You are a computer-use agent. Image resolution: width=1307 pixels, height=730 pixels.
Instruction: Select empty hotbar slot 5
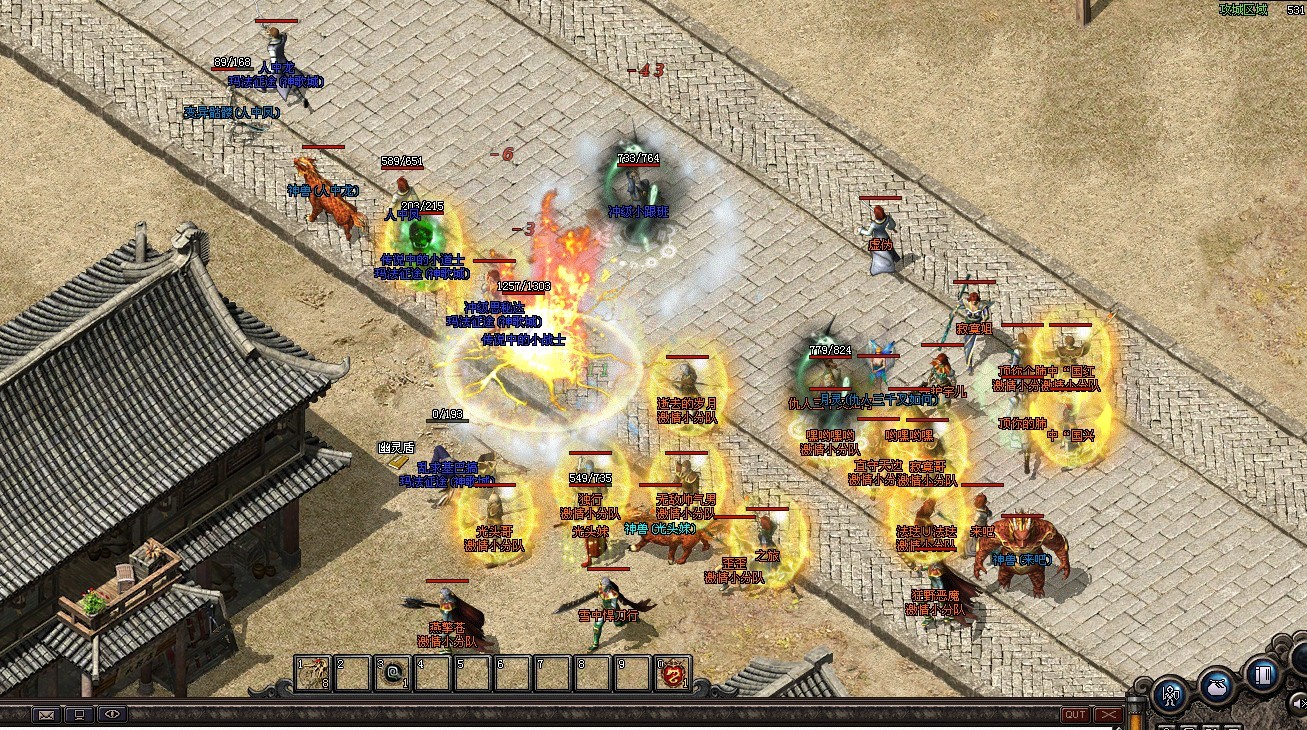tap(474, 672)
